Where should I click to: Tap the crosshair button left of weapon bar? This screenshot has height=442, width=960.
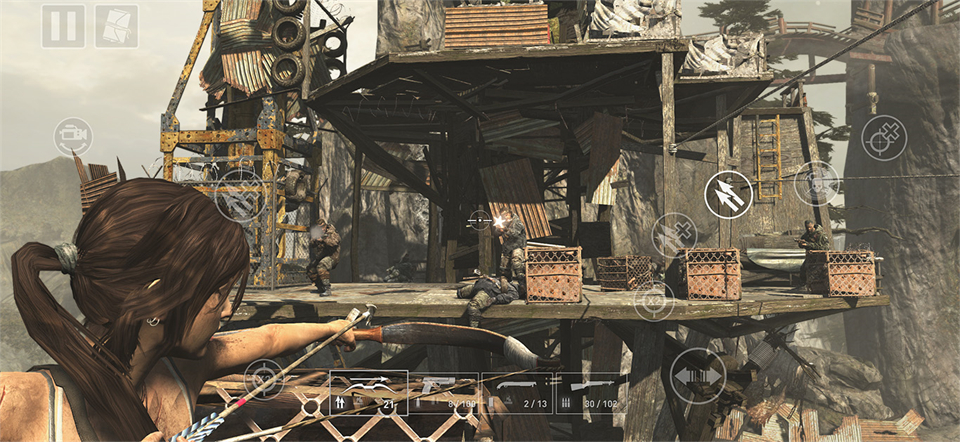click(x=264, y=380)
